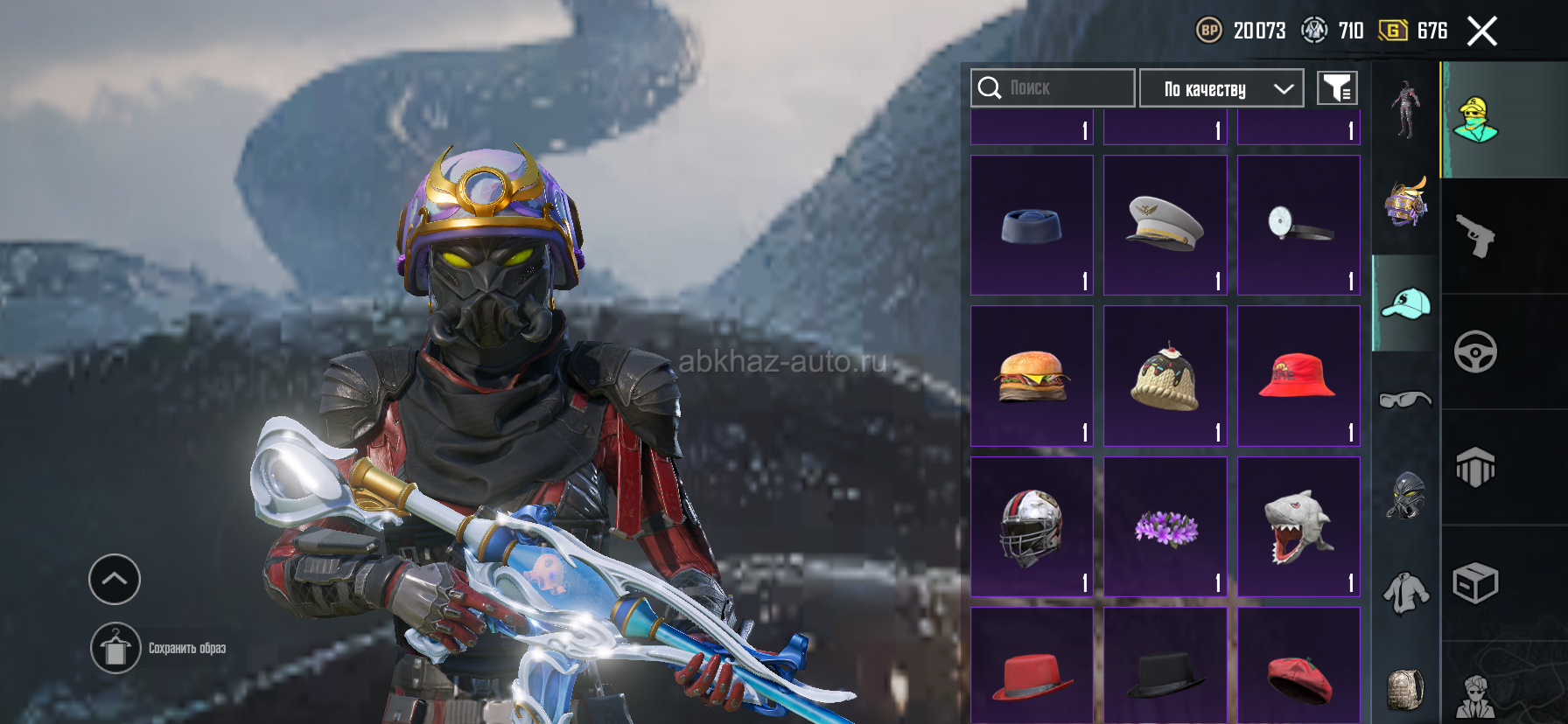The width and height of the screenshot is (1568, 724).
Task: Open the По качеству sort dropdown
Action: pyautogui.click(x=1221, y=88)
